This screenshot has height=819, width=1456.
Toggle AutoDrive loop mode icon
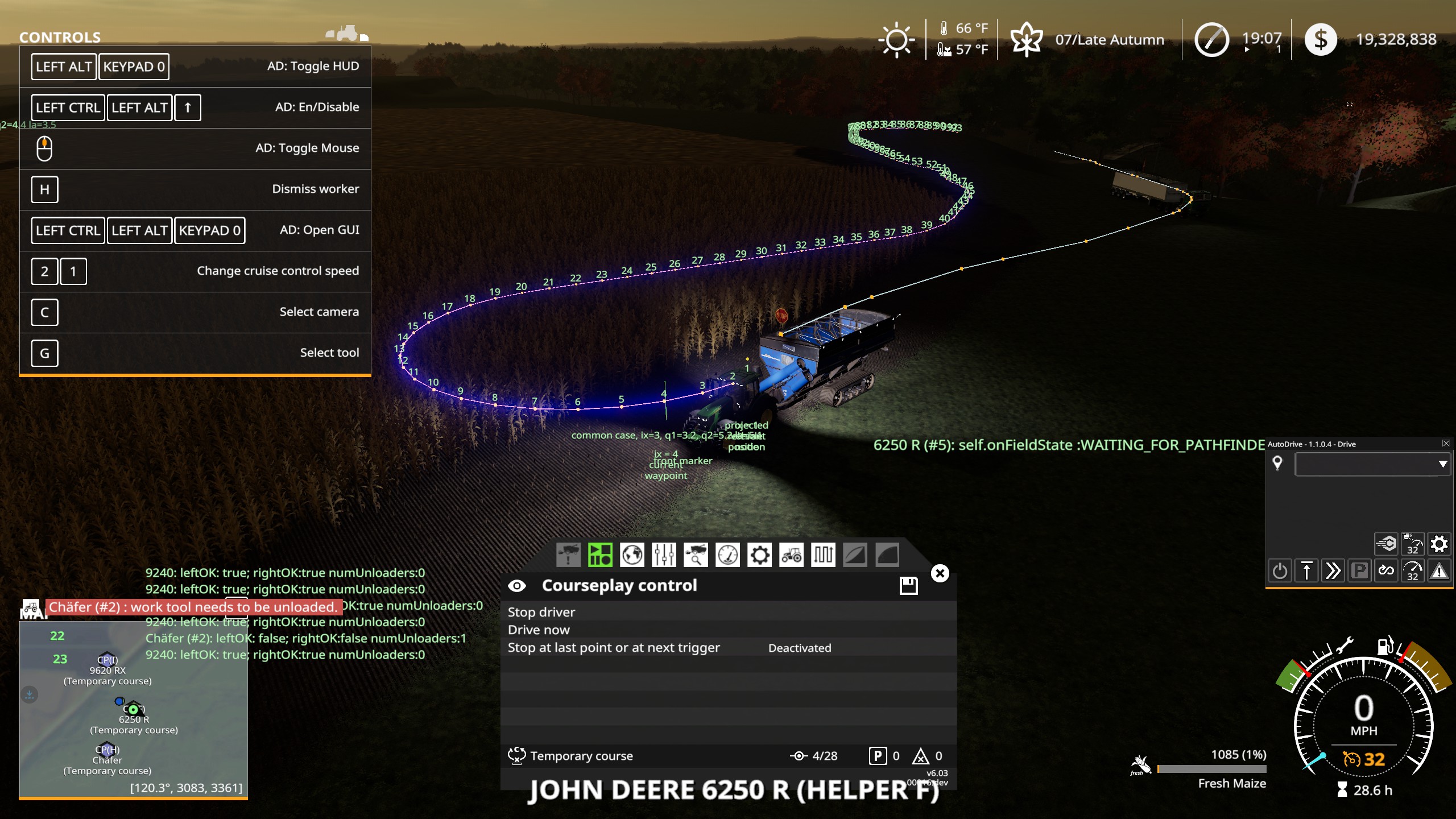click(1385, 570)
